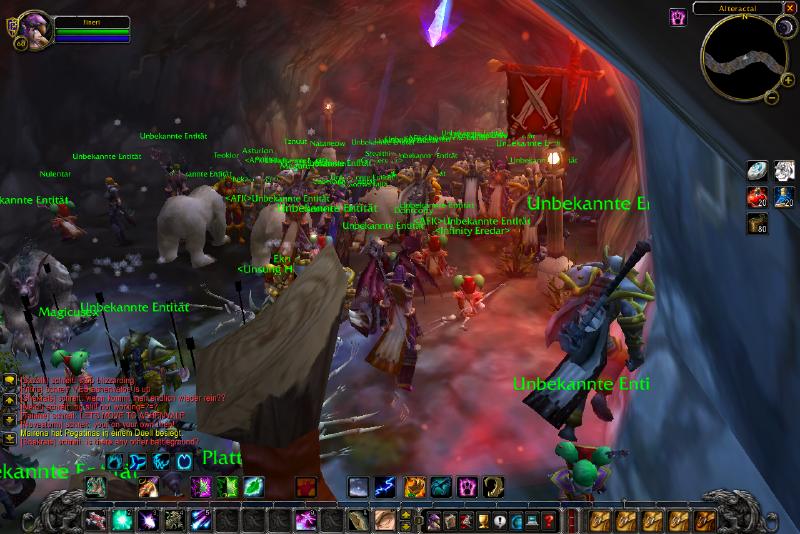
Task: Open the rightmost bag slot
Action: (706, 520)
